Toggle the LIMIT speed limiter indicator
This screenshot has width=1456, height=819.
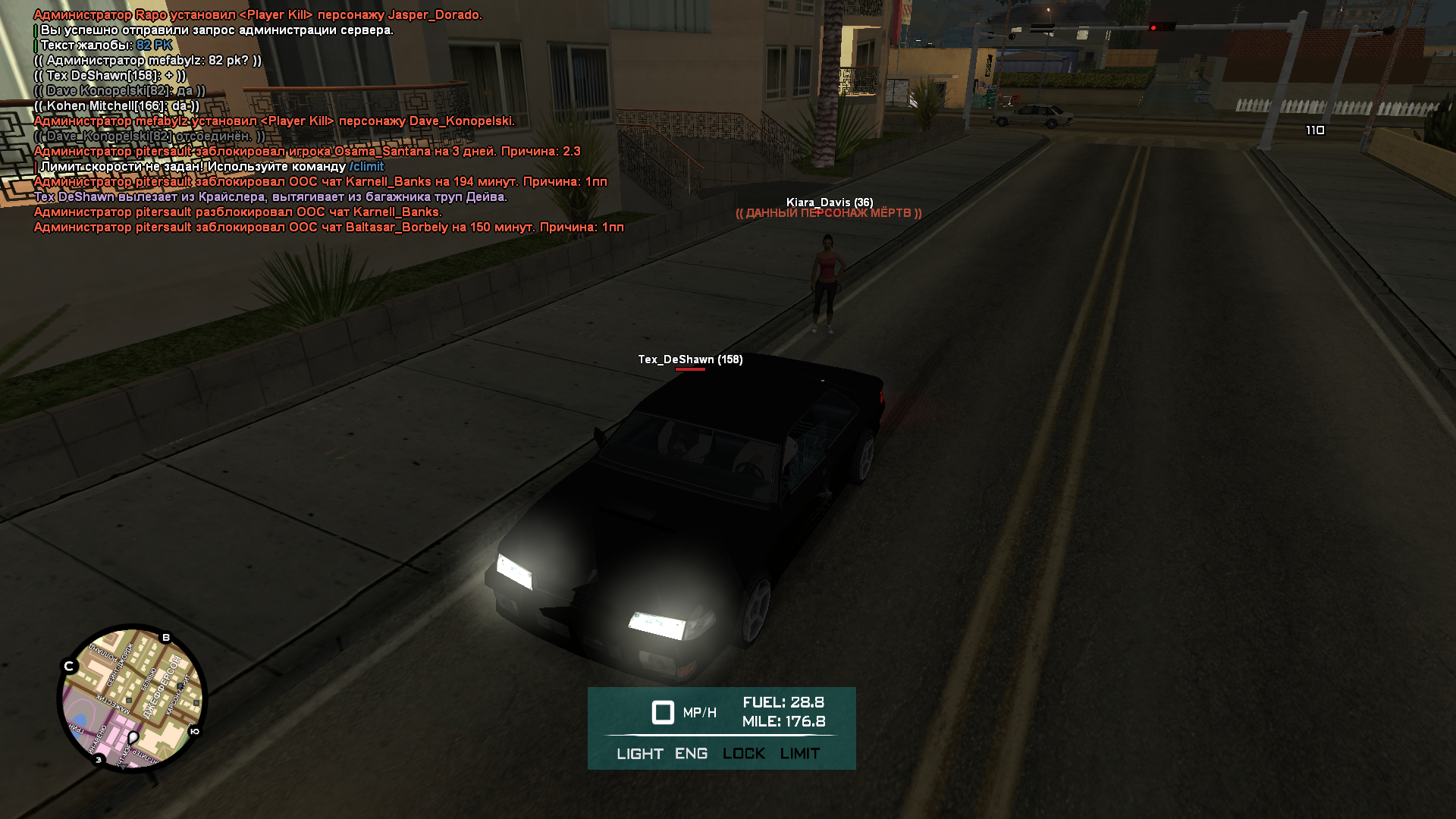[x=799, y=754]
